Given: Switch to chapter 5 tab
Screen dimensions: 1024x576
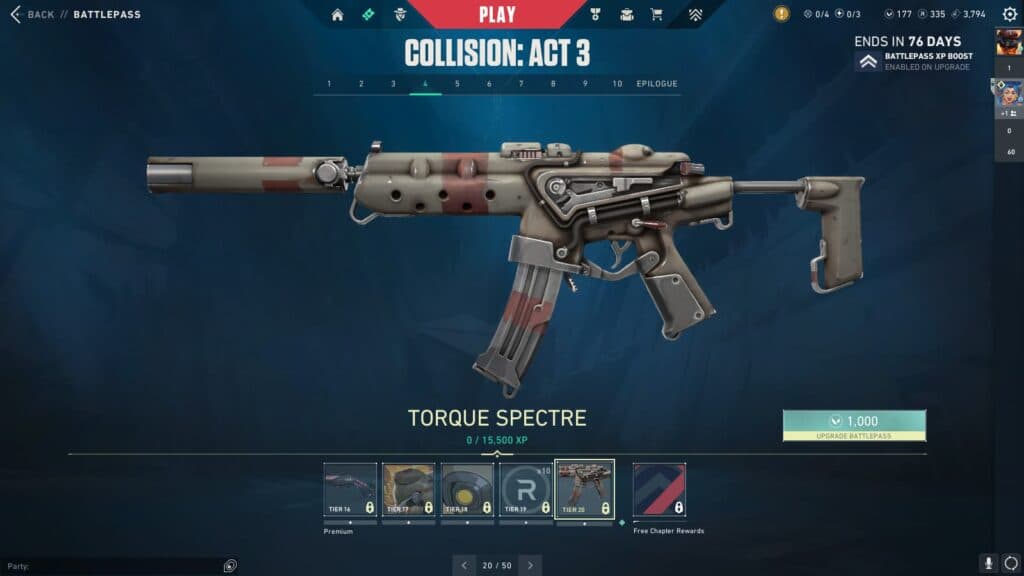Looking at the screenshot, I should (x=457, y=84).
